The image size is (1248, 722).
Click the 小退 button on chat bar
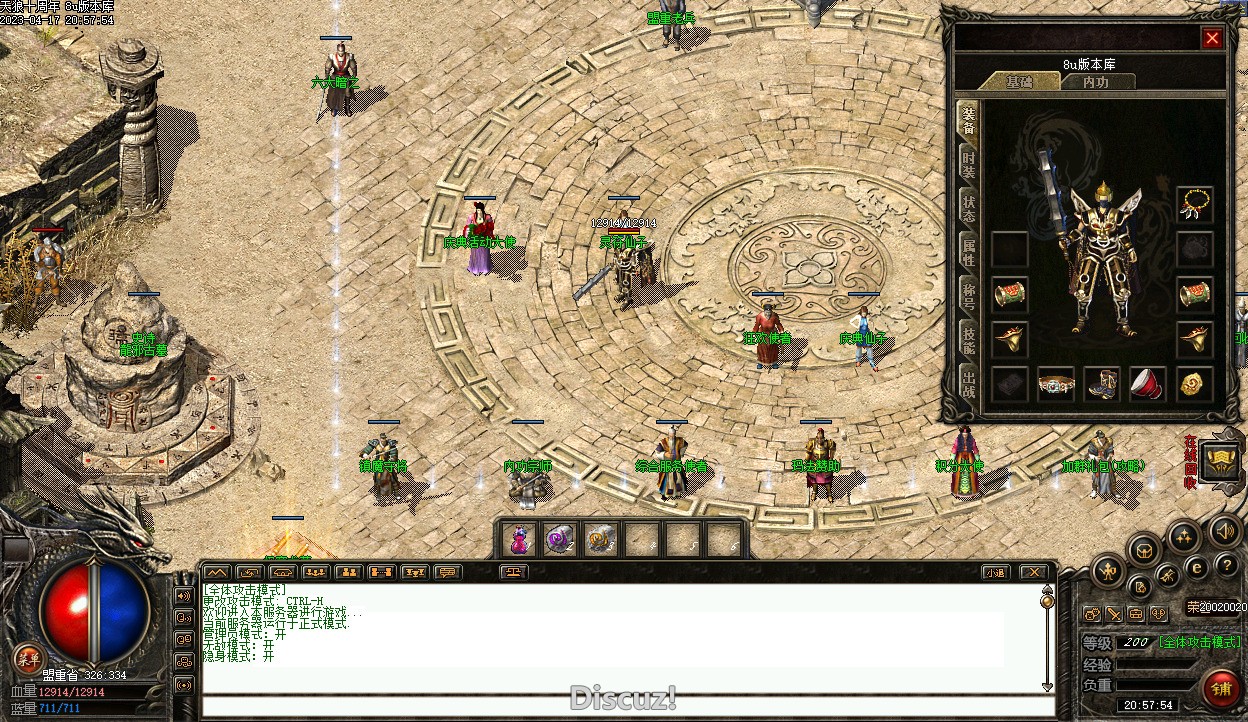tap(994, 573)
